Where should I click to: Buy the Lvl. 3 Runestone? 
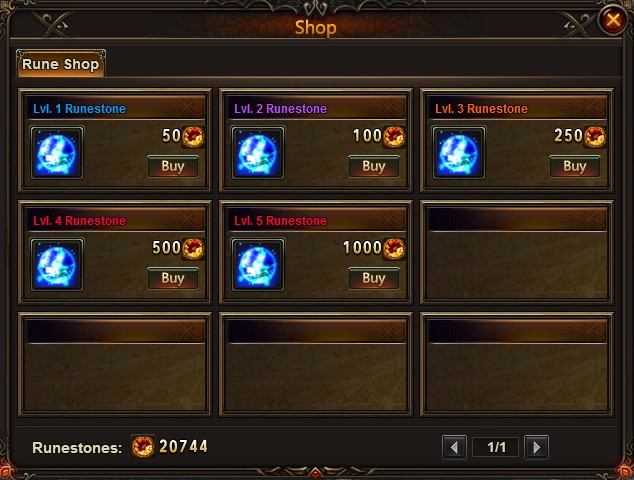point(575,166)
